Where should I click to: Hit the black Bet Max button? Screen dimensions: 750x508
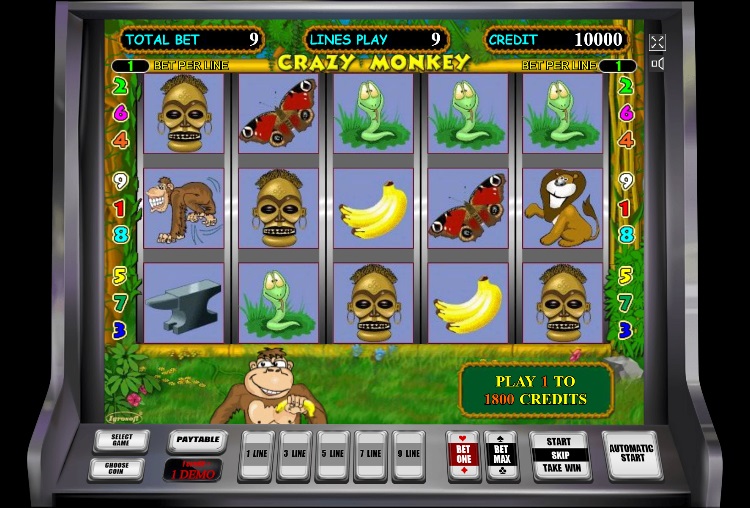coord(500,455)
